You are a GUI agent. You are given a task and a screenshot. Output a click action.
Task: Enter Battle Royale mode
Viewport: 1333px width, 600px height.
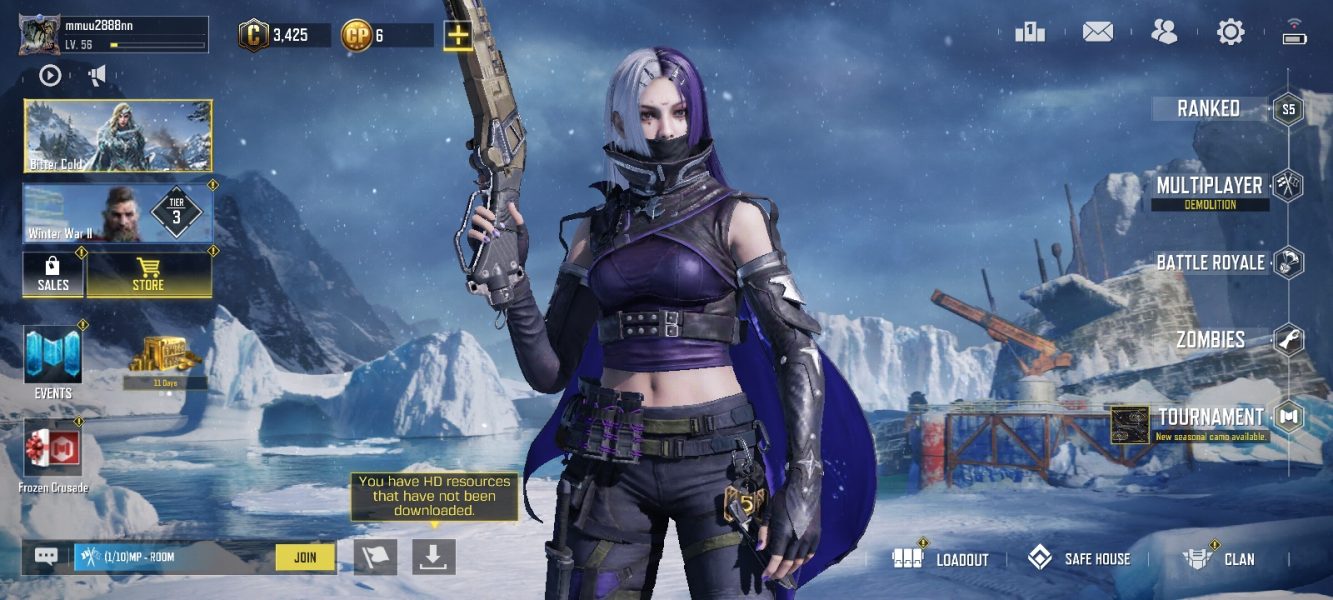[1212, 263]
